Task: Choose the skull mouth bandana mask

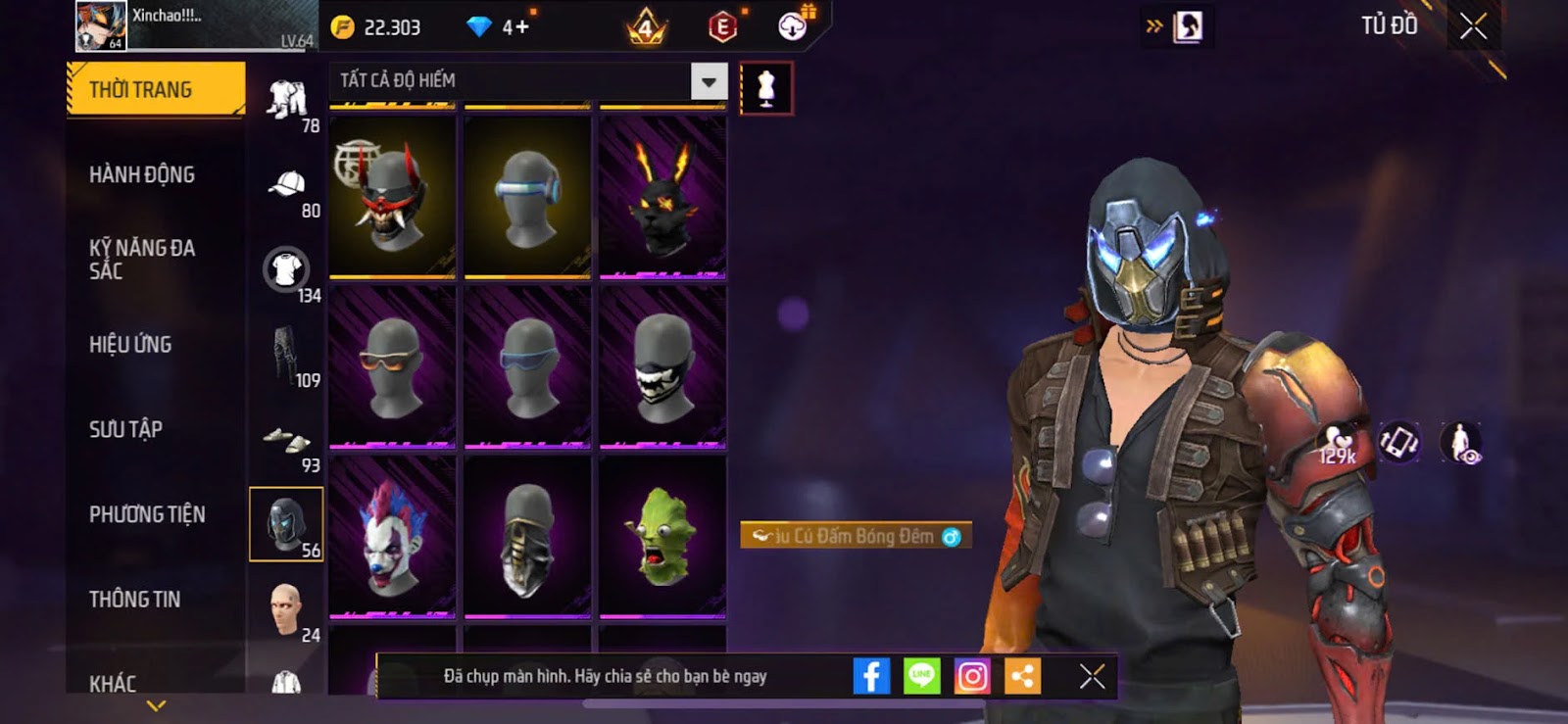Action: (x=662, y=367)
